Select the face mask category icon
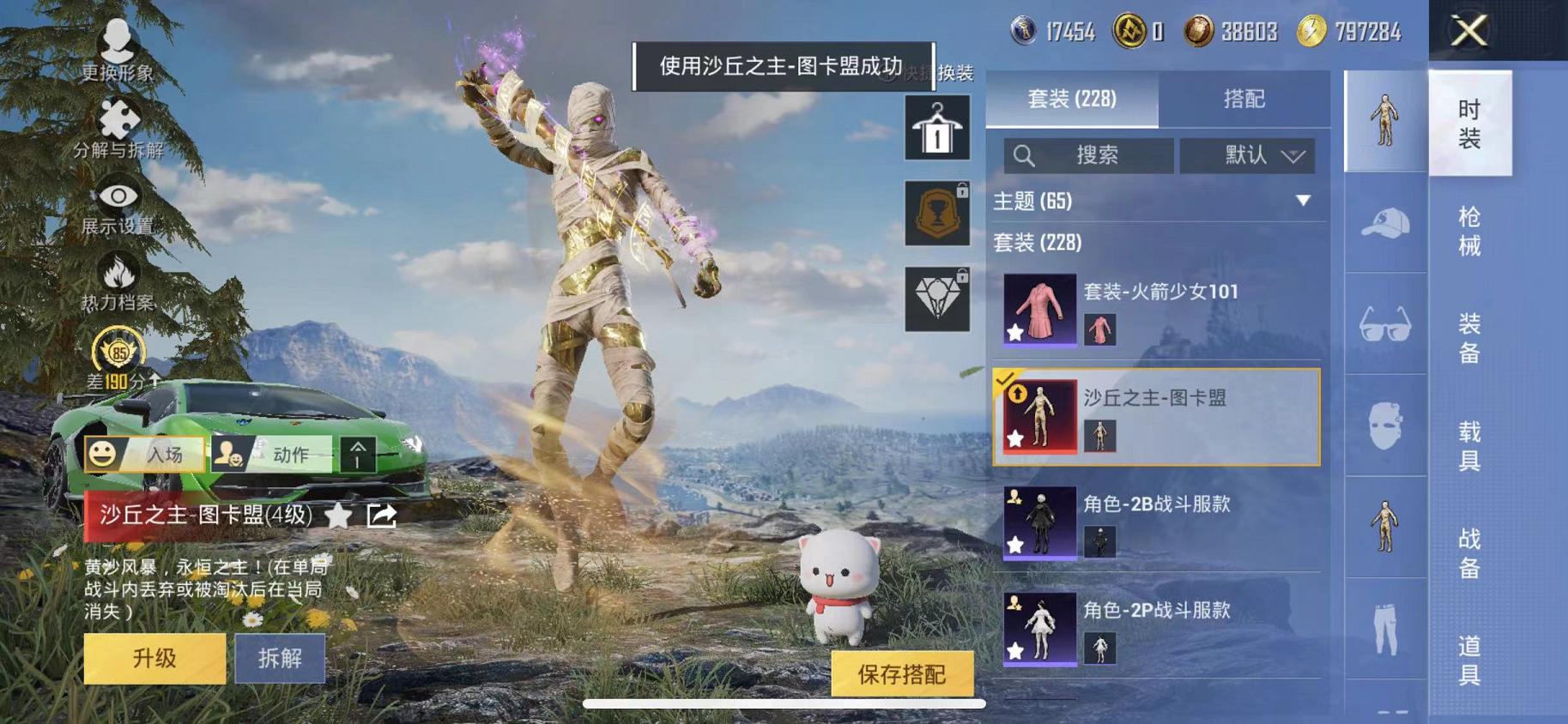 pos(1385,426)
